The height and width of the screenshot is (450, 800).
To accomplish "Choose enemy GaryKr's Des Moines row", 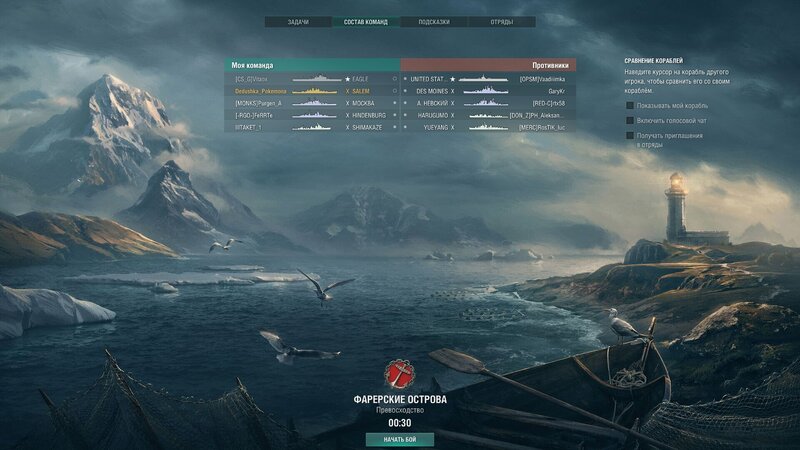I will pos(488,90).
